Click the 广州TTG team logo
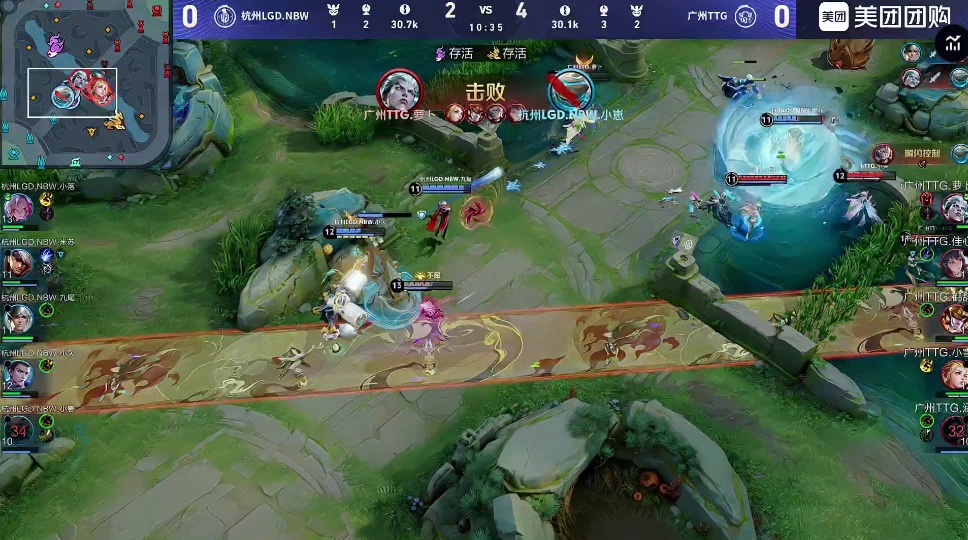This screenshot has width=968, height=540. pos(745,16)
